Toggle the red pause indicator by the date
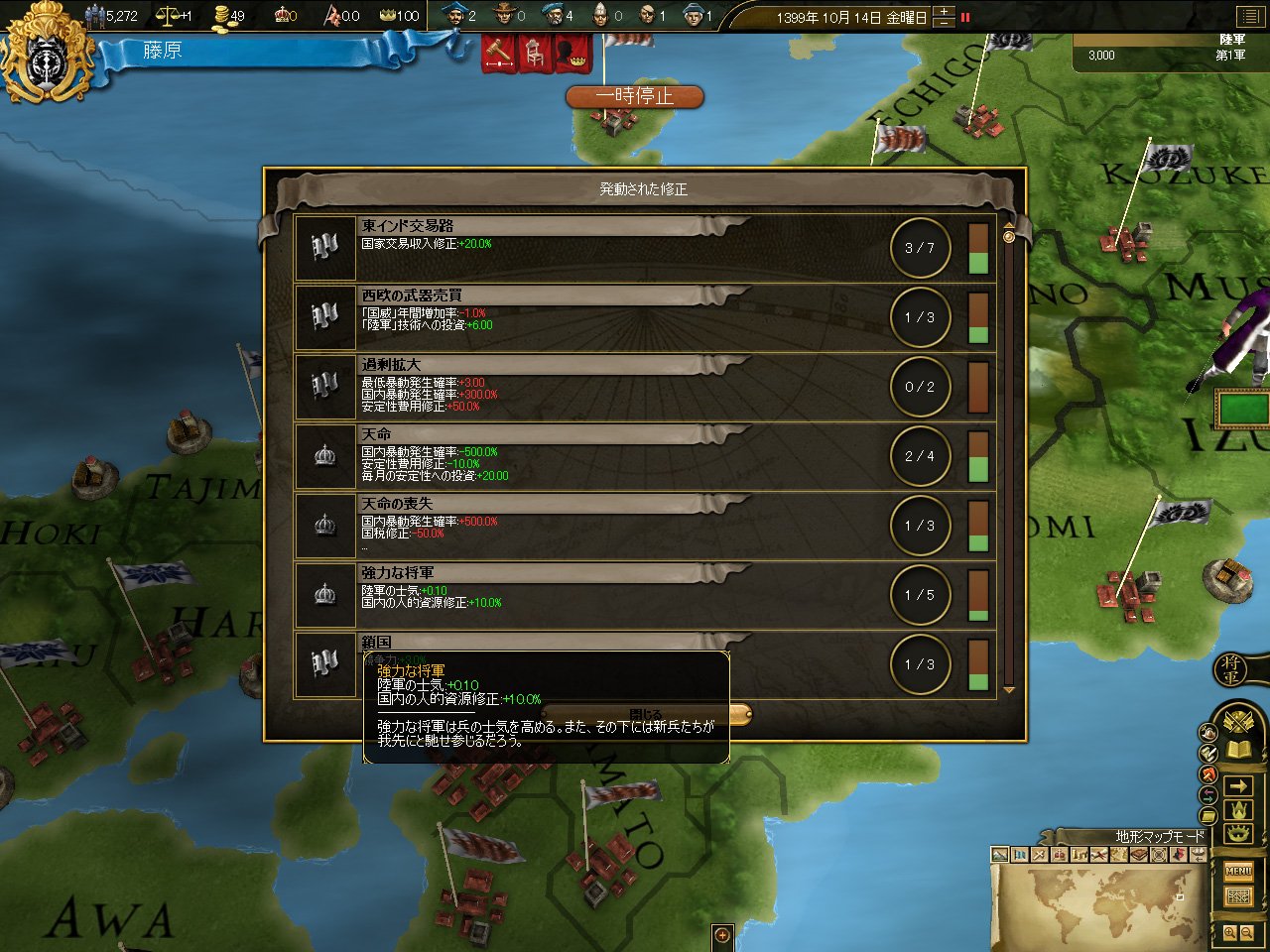The width and height of the screenshot is (1270, 952). [x=965, y=17]
